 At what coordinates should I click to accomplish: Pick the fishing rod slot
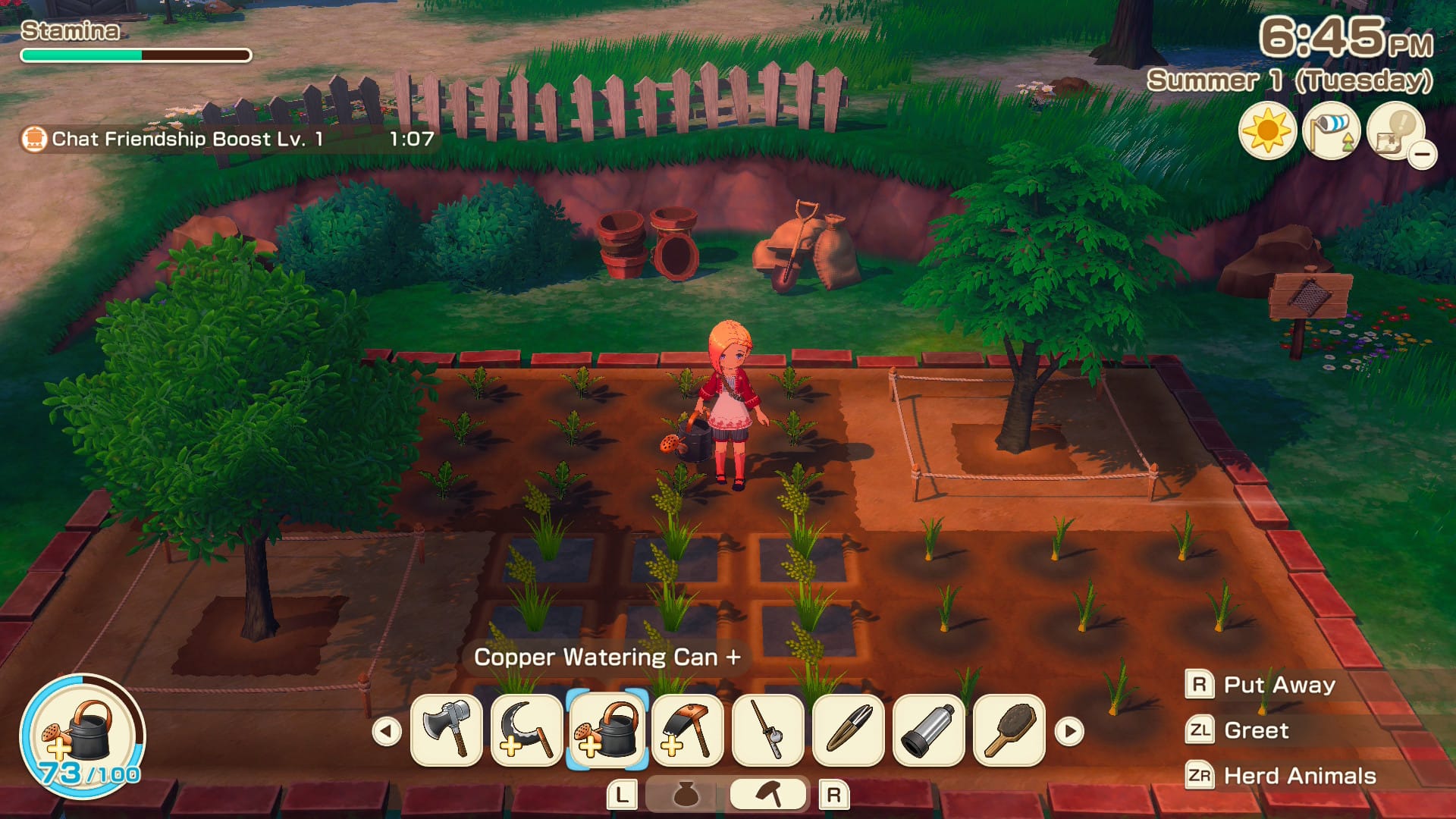pos(768,730)
